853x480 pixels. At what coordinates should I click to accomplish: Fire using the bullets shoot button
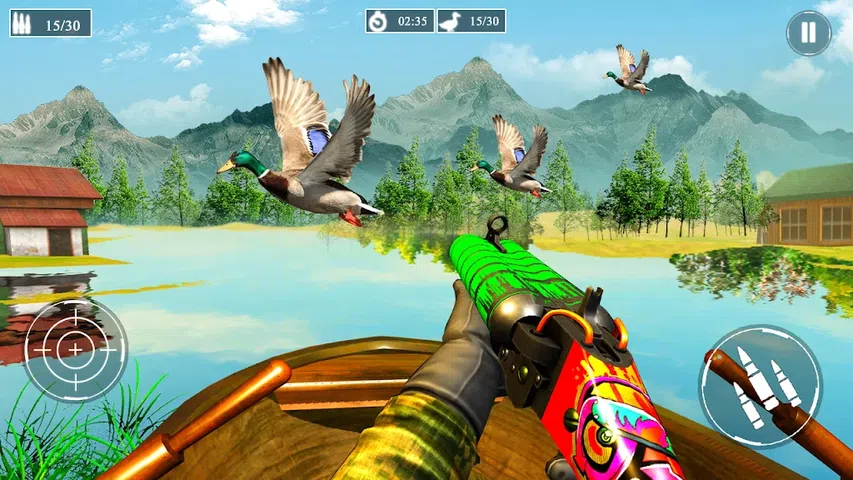[x=759, y=385]
